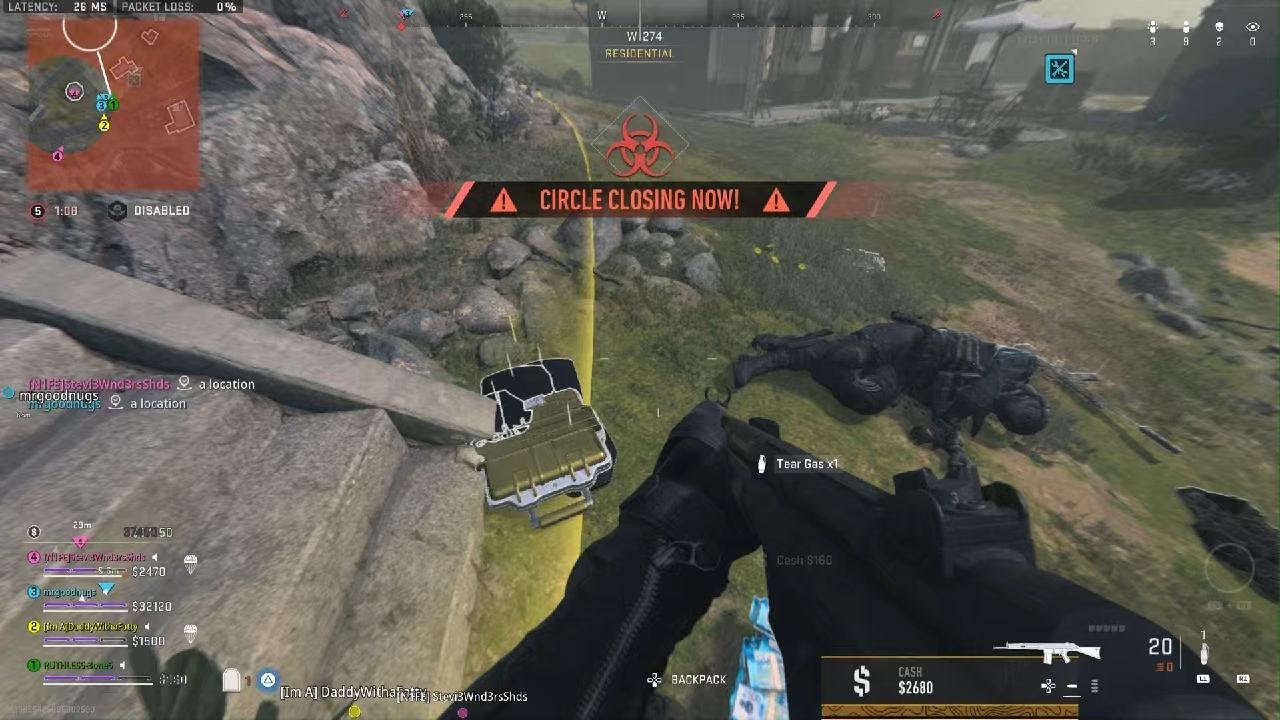
Task: Open the Backpack
Action: click(688, 680)
